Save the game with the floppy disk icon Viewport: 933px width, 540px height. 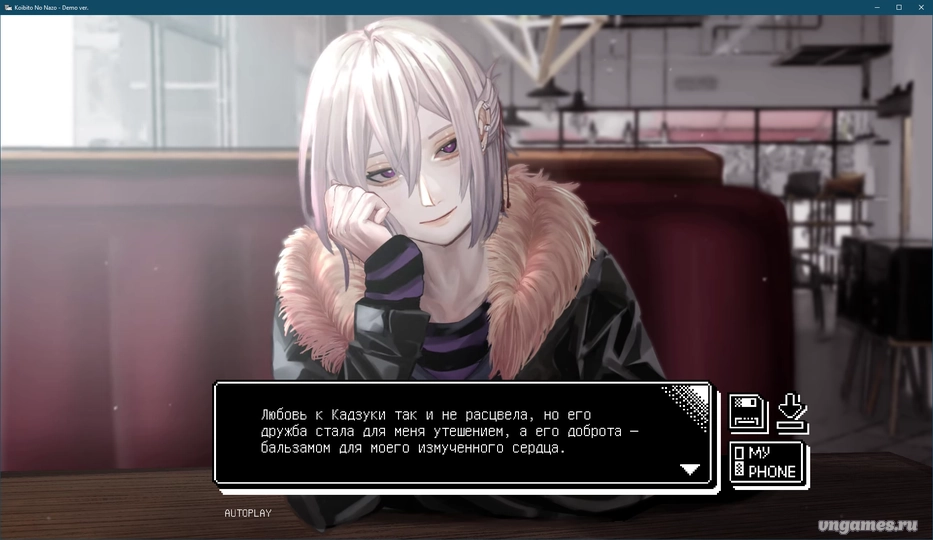[747, 411]
